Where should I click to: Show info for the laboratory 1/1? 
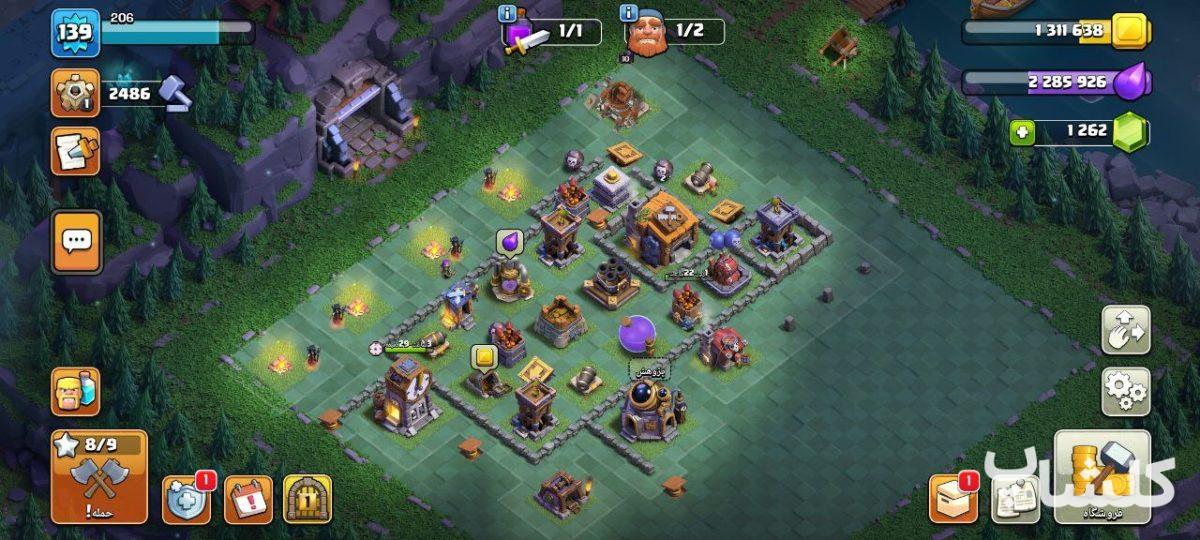tap(508, 13)
